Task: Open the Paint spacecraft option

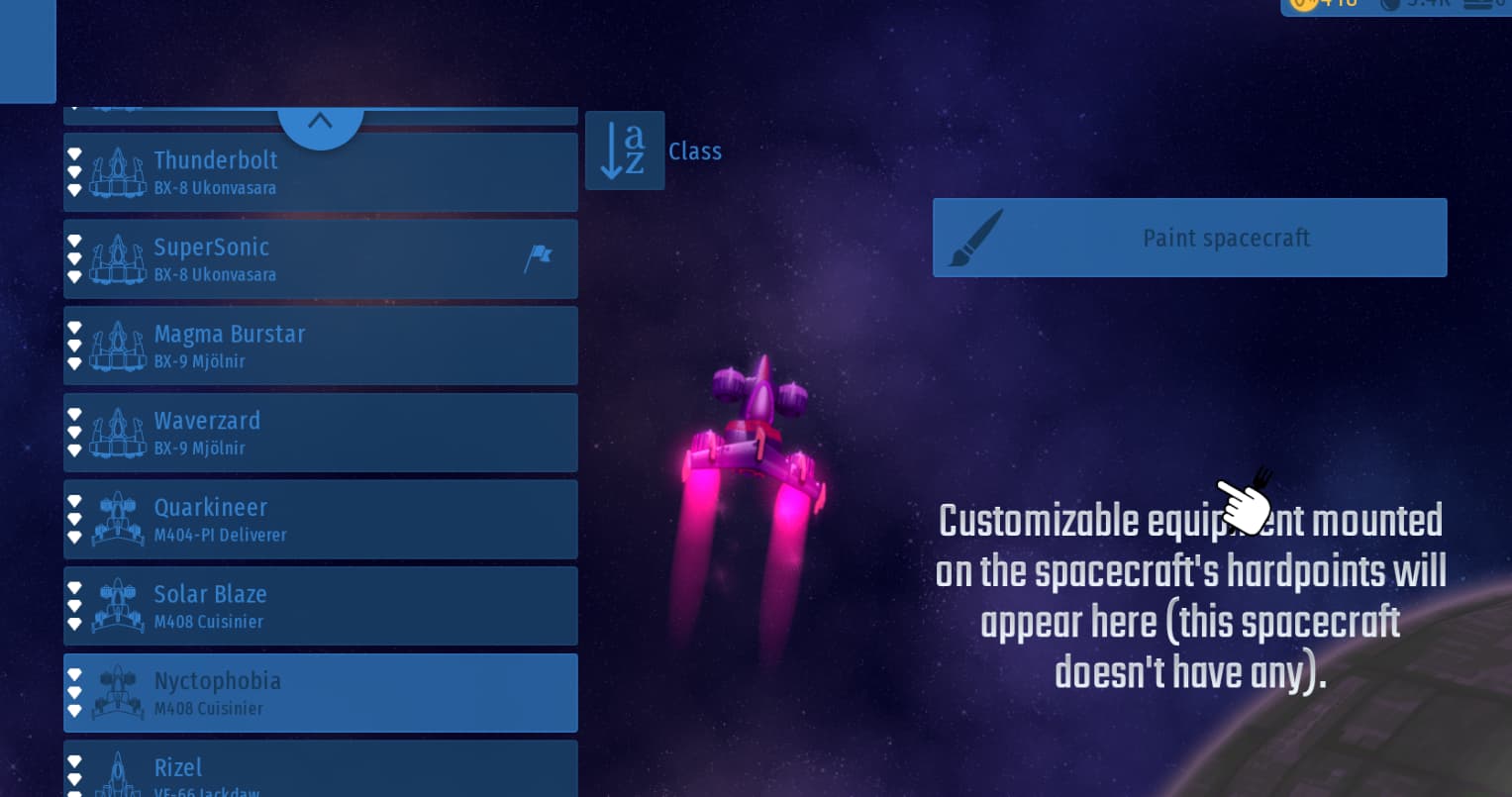Action: tap(1189, 238)
